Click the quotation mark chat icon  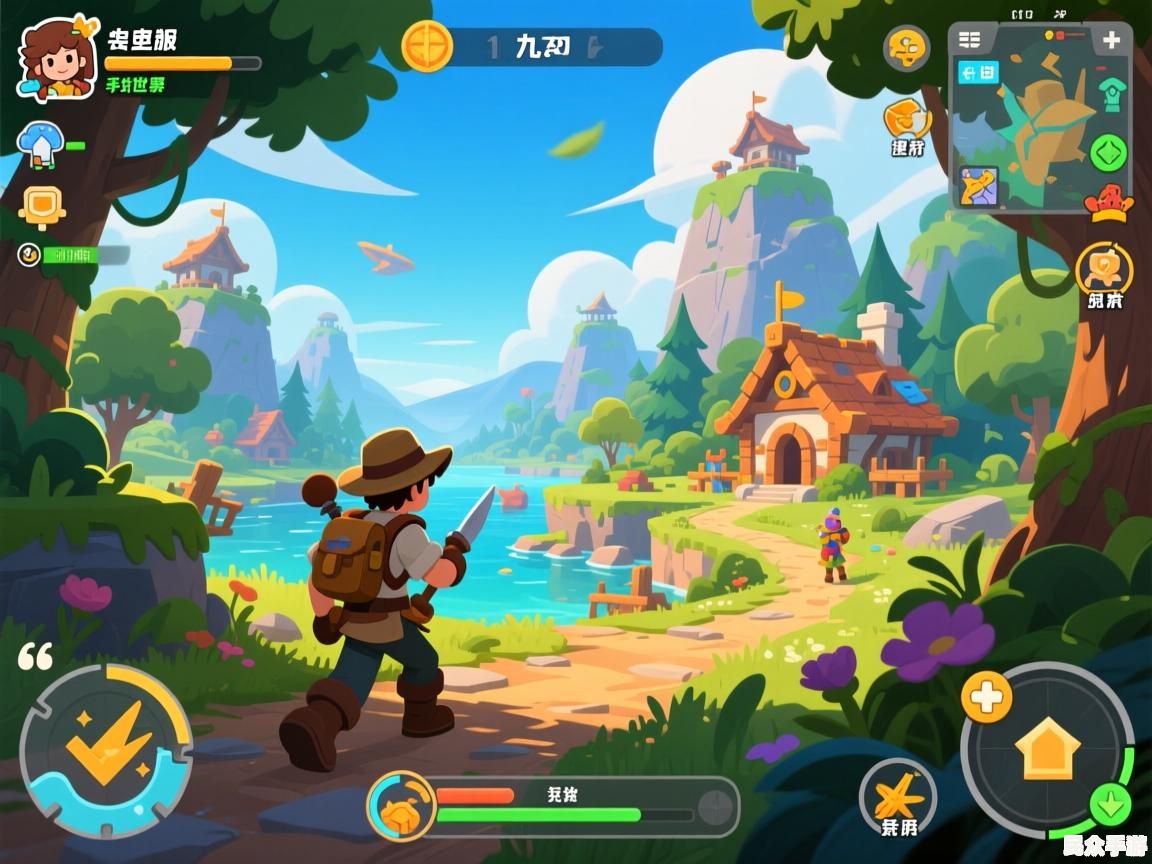[35, 656]
